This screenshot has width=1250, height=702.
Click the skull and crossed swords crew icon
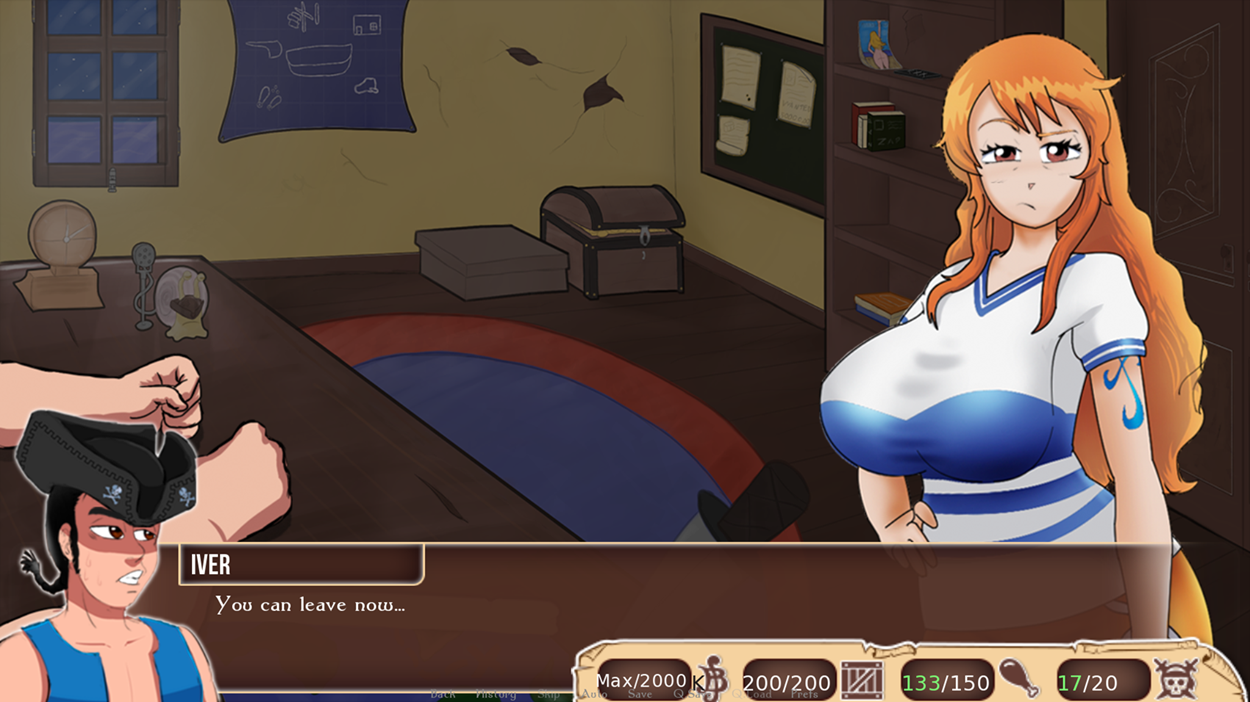pyautogui.click(x=1176, y=680)
